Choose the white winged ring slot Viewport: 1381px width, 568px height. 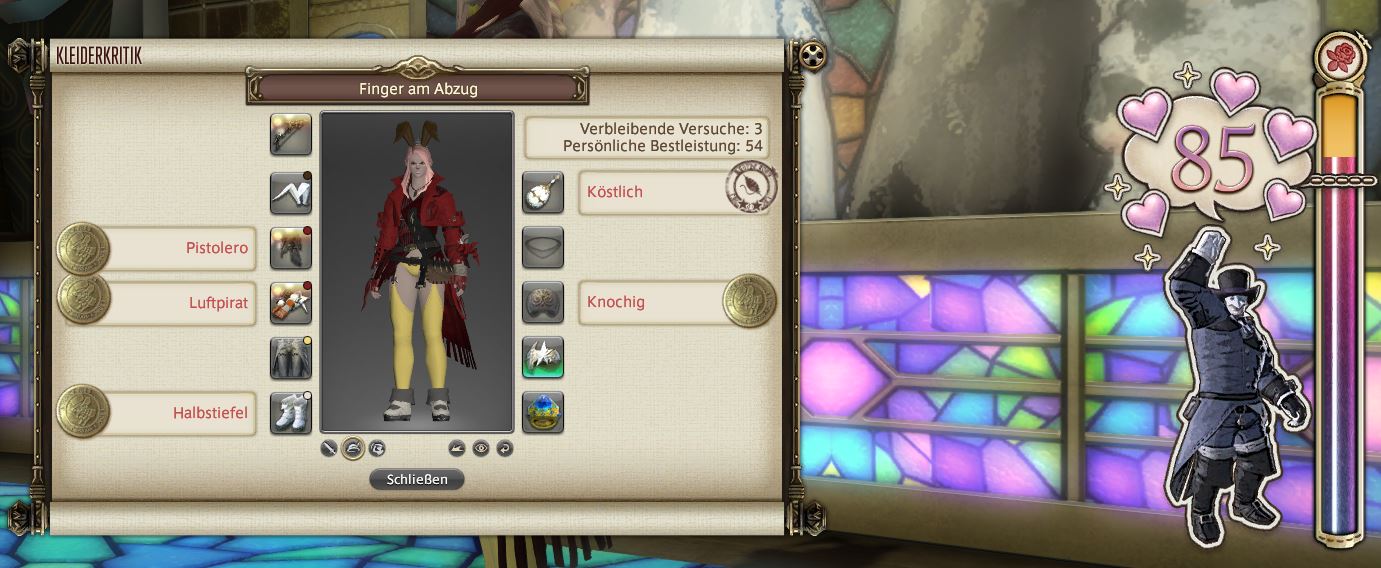(x=543, y=358)
